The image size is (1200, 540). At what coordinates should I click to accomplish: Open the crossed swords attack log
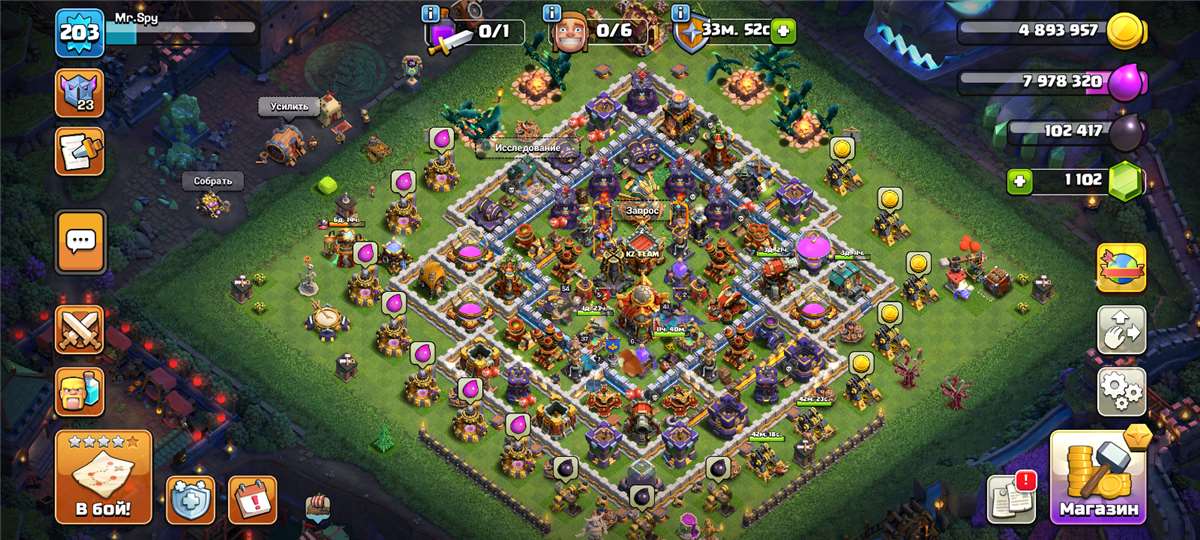79,330
